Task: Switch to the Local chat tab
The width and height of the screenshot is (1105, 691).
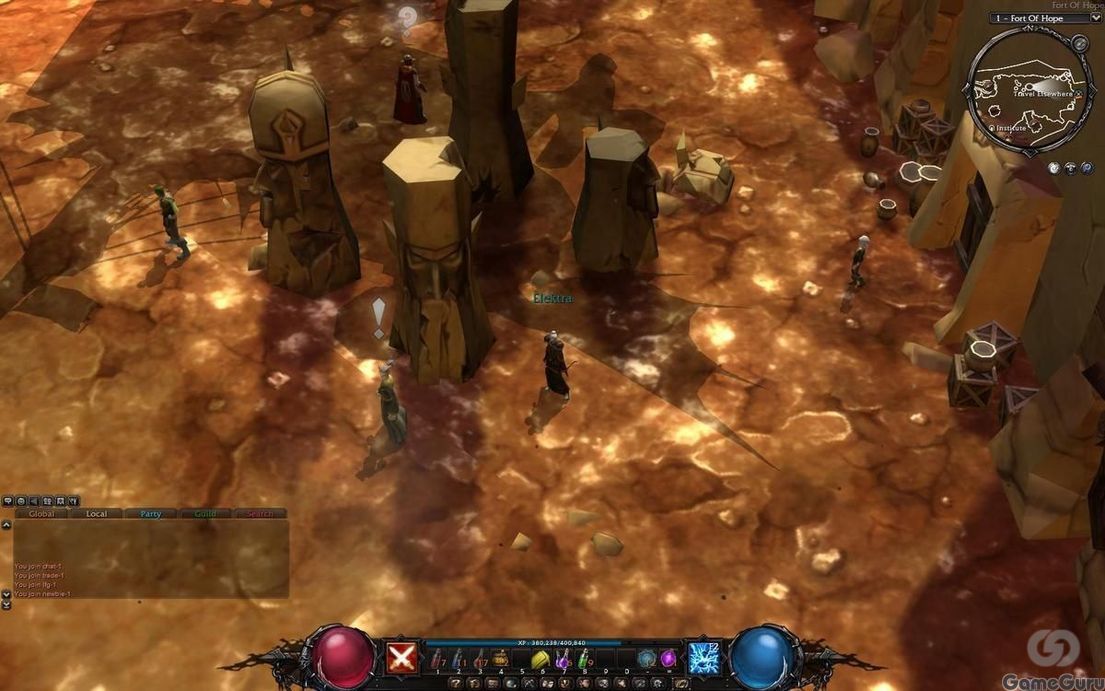Action: click(x=96, y=514)
